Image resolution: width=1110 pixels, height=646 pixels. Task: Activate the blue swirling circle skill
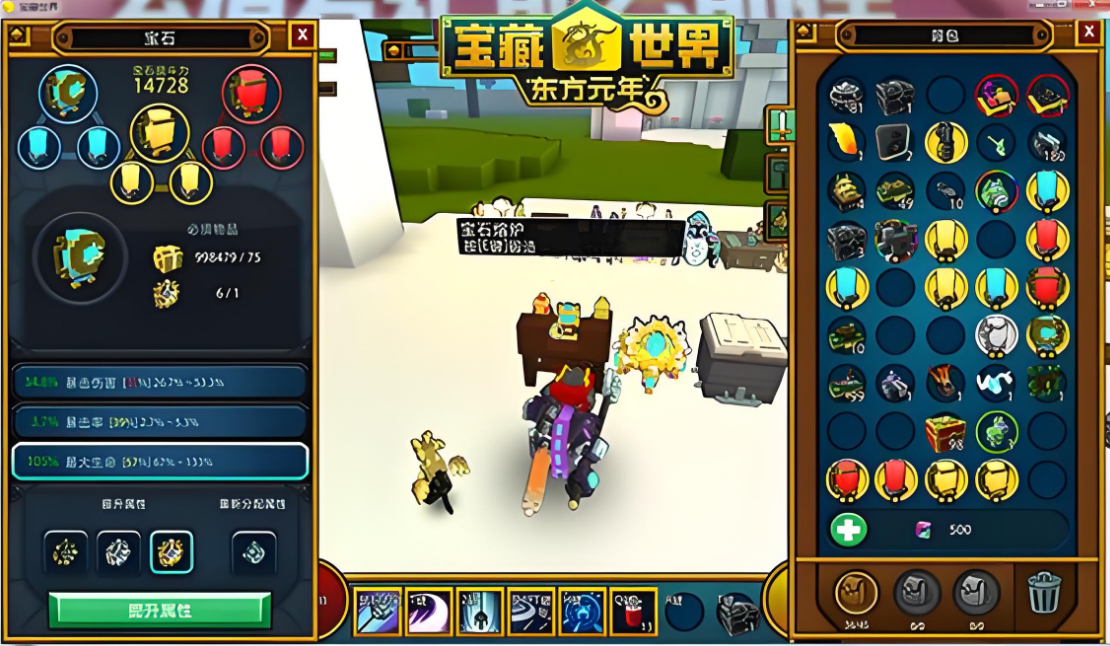coord(582,611)
